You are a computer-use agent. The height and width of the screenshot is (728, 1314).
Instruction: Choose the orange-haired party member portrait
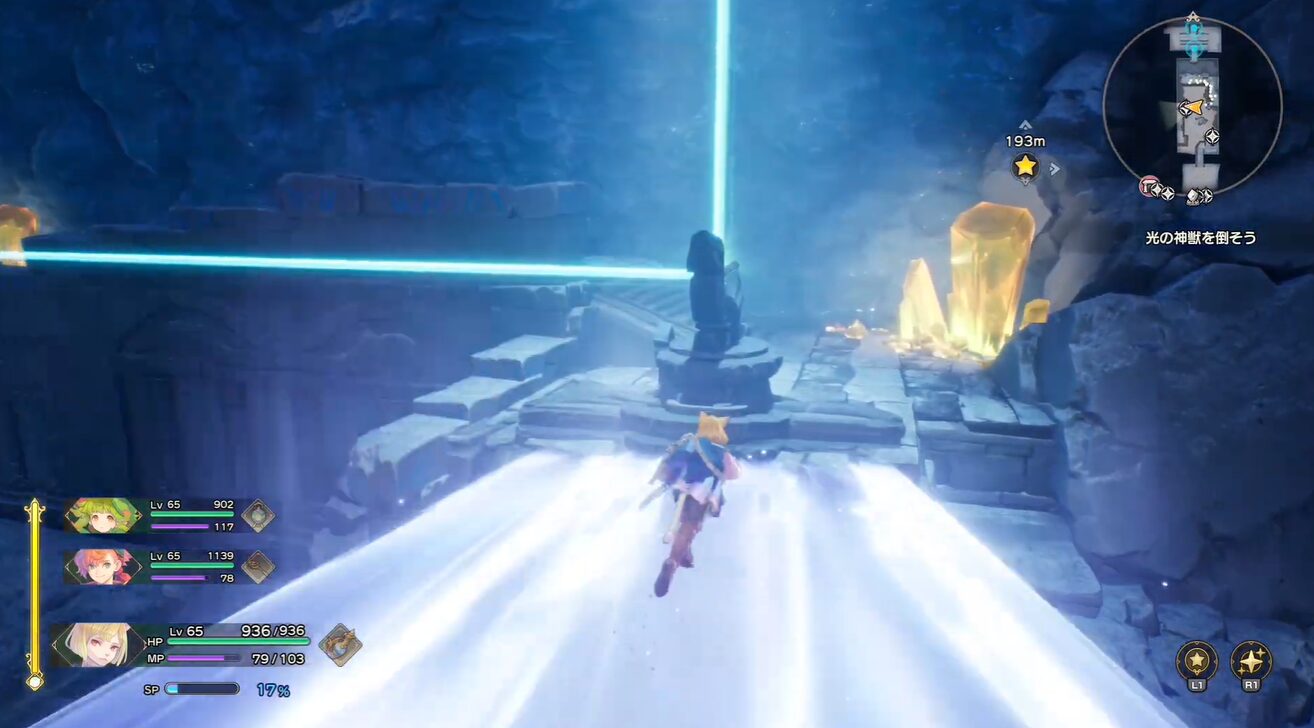[104, 566]
